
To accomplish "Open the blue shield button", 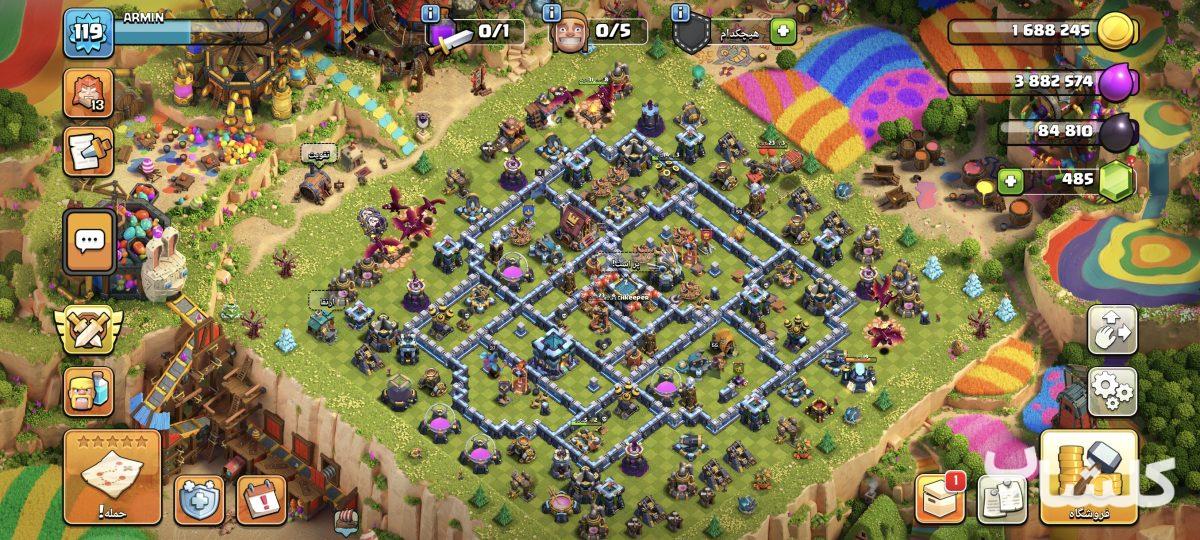I will (x=199, y=499).
